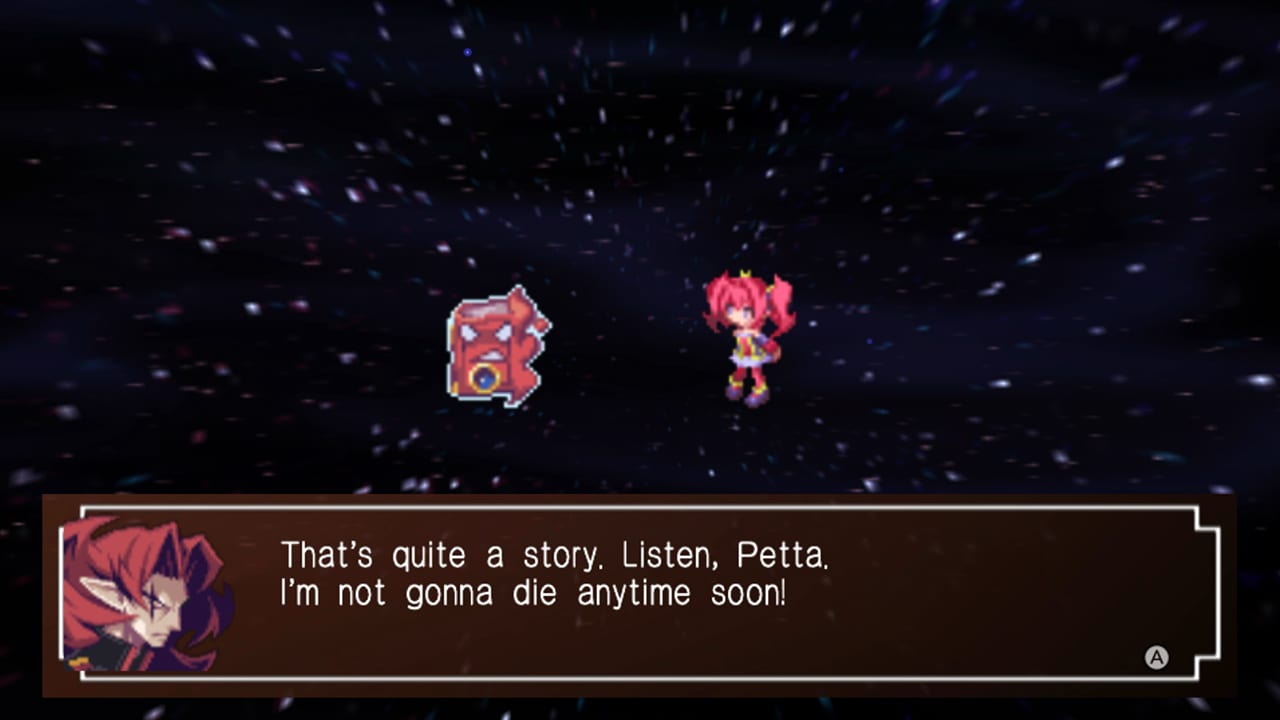Toggle dialogue auto-advance via the A prompt circle
The height and width of the screenshot is (720, 1280).
pos(1157,658)
